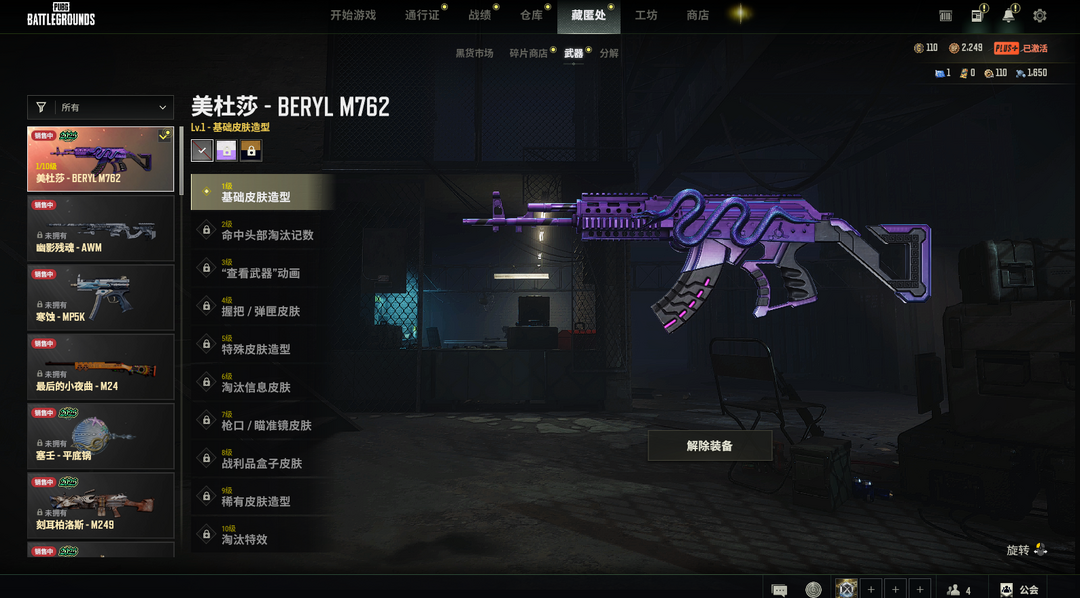Choose the 寒蚀 - MP5K skin
This screenshot has height=598, width=1080.
click(x=100, y=297)
